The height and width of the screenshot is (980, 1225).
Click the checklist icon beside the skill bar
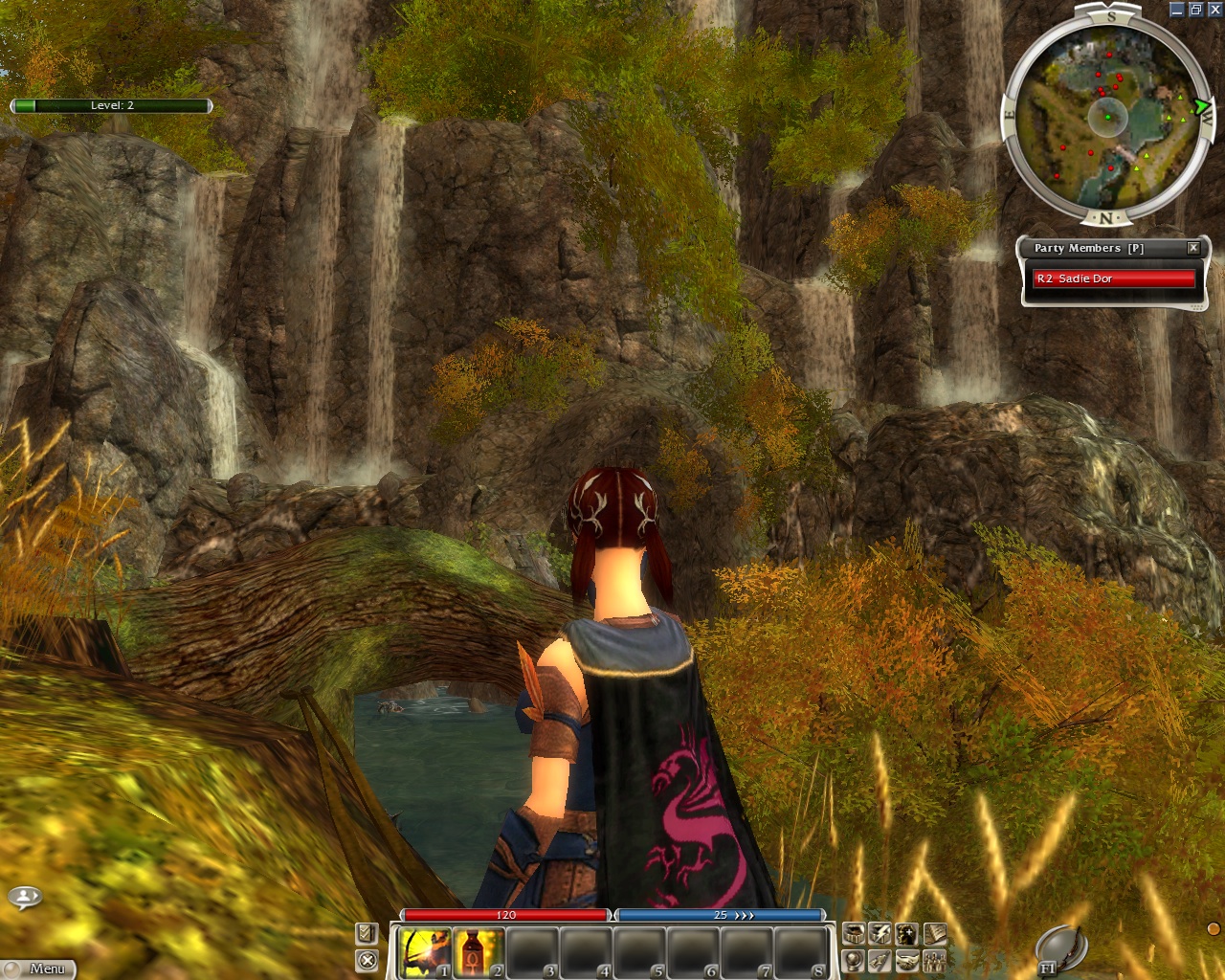coord(367,933)
